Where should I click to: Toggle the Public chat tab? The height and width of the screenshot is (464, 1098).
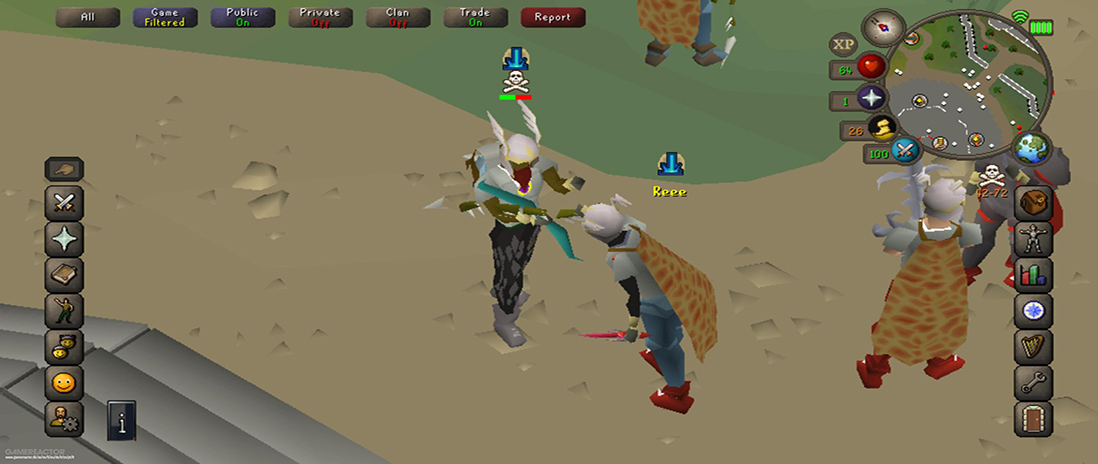[x=241, y=17]
